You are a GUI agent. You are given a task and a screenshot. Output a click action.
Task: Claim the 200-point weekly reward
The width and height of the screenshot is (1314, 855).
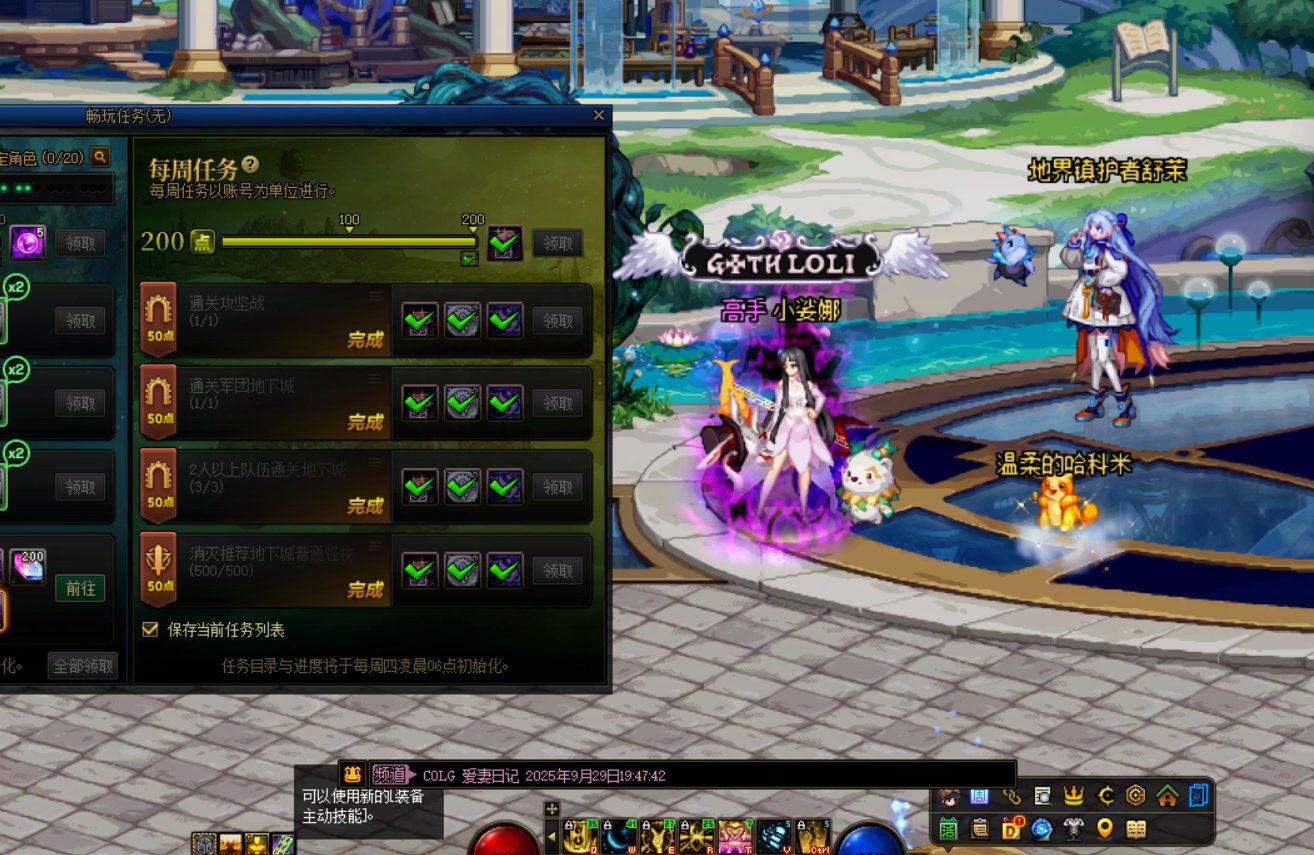[557, 243]
